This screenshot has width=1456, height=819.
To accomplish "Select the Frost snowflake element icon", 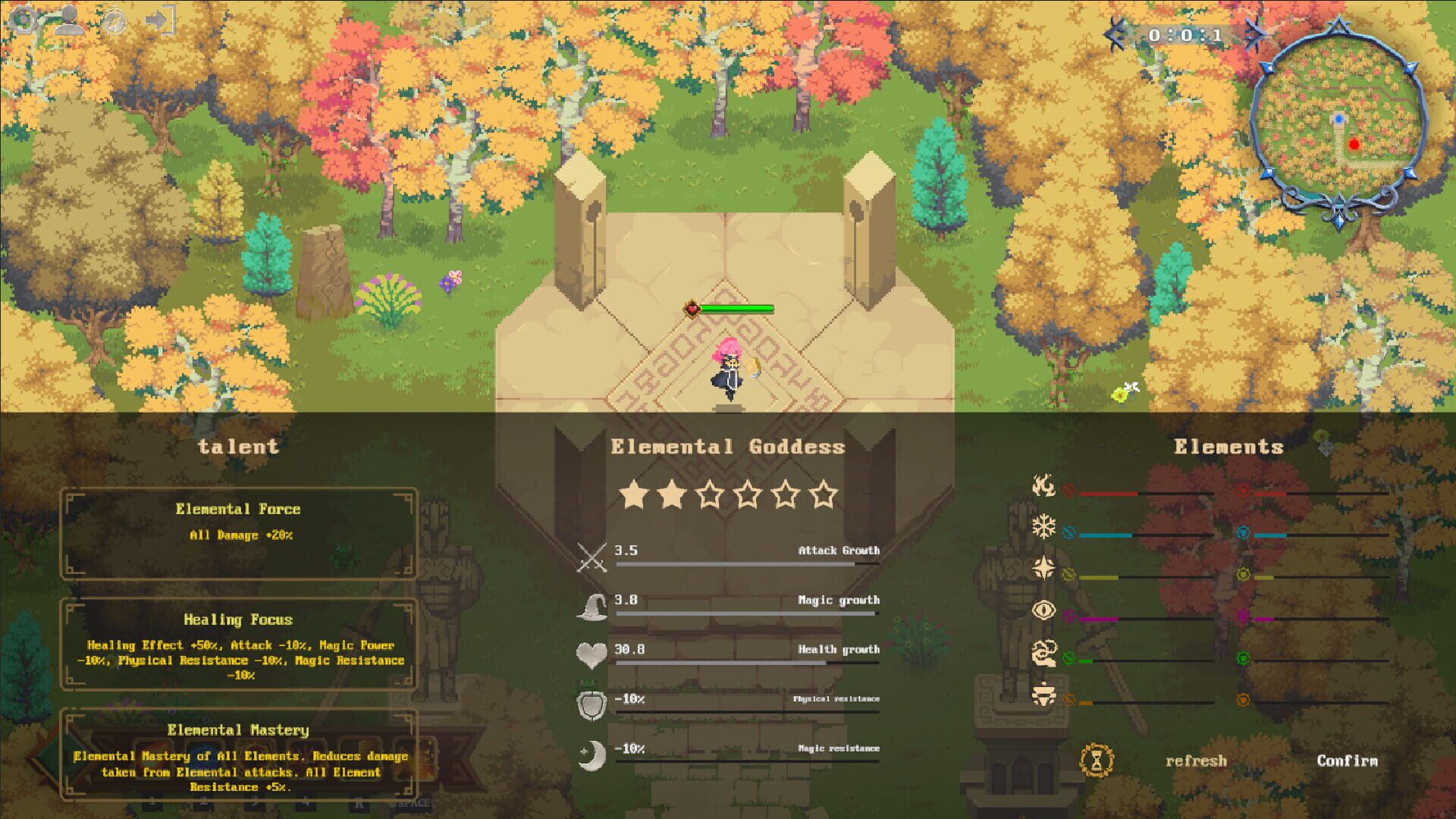I will tap(1044, 526).
